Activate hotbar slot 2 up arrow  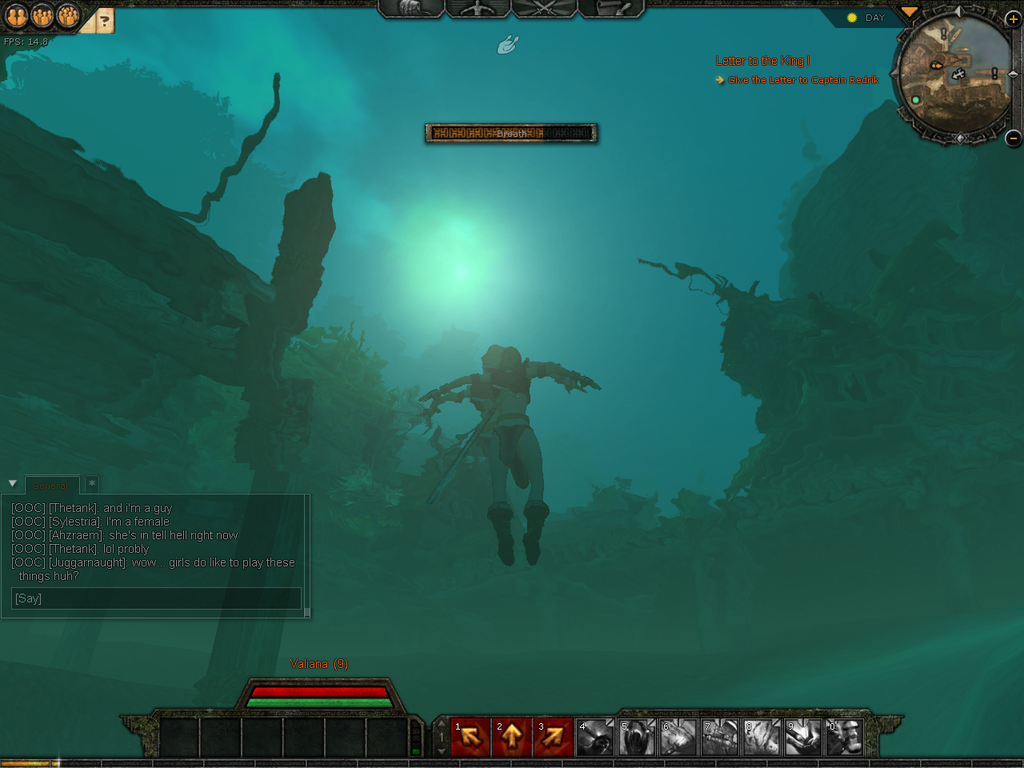(512, 738)
